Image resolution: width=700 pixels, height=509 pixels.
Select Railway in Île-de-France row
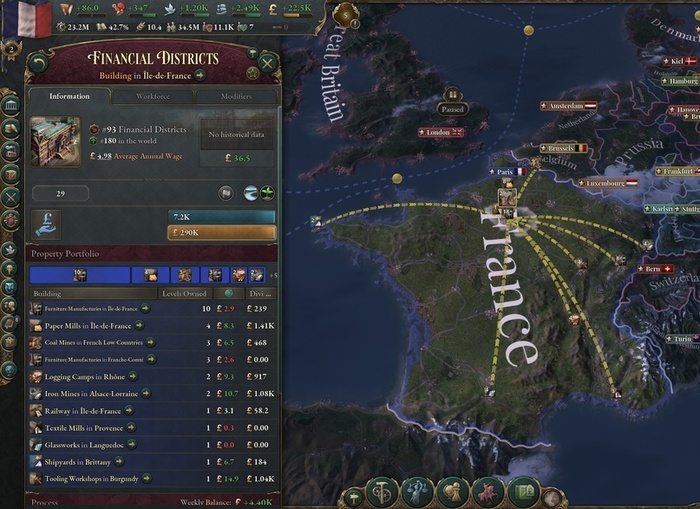click(83, 411)
